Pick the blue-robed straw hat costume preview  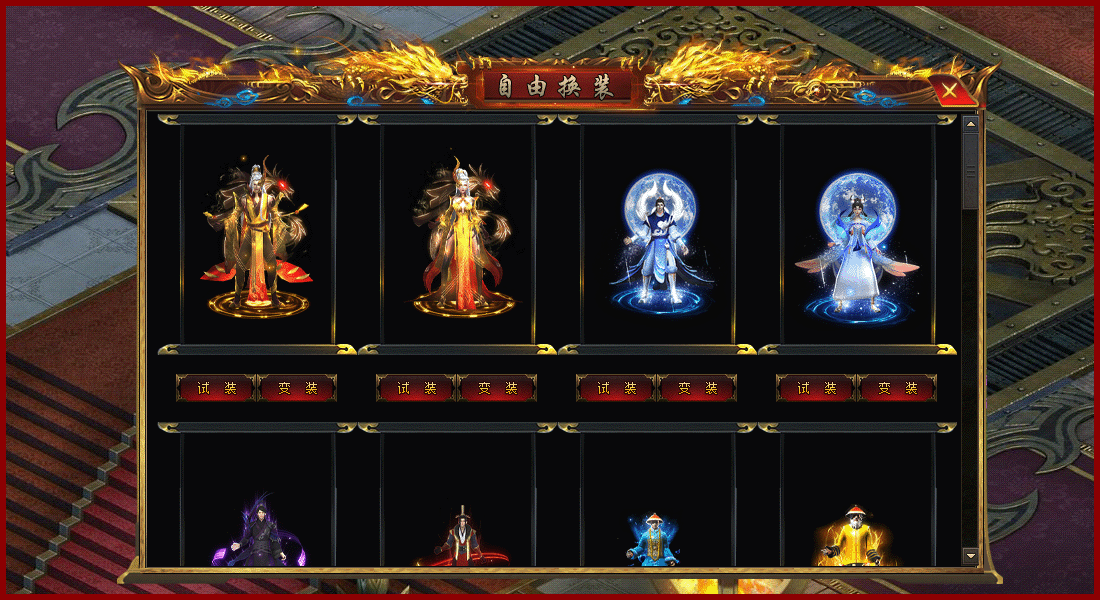click(x=657, y=538)
